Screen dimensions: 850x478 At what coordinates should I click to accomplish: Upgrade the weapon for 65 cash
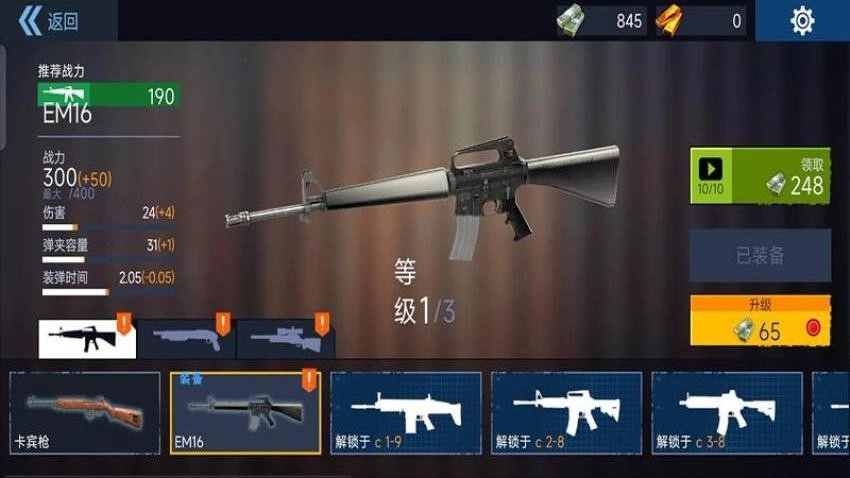(x=760, y=321)
